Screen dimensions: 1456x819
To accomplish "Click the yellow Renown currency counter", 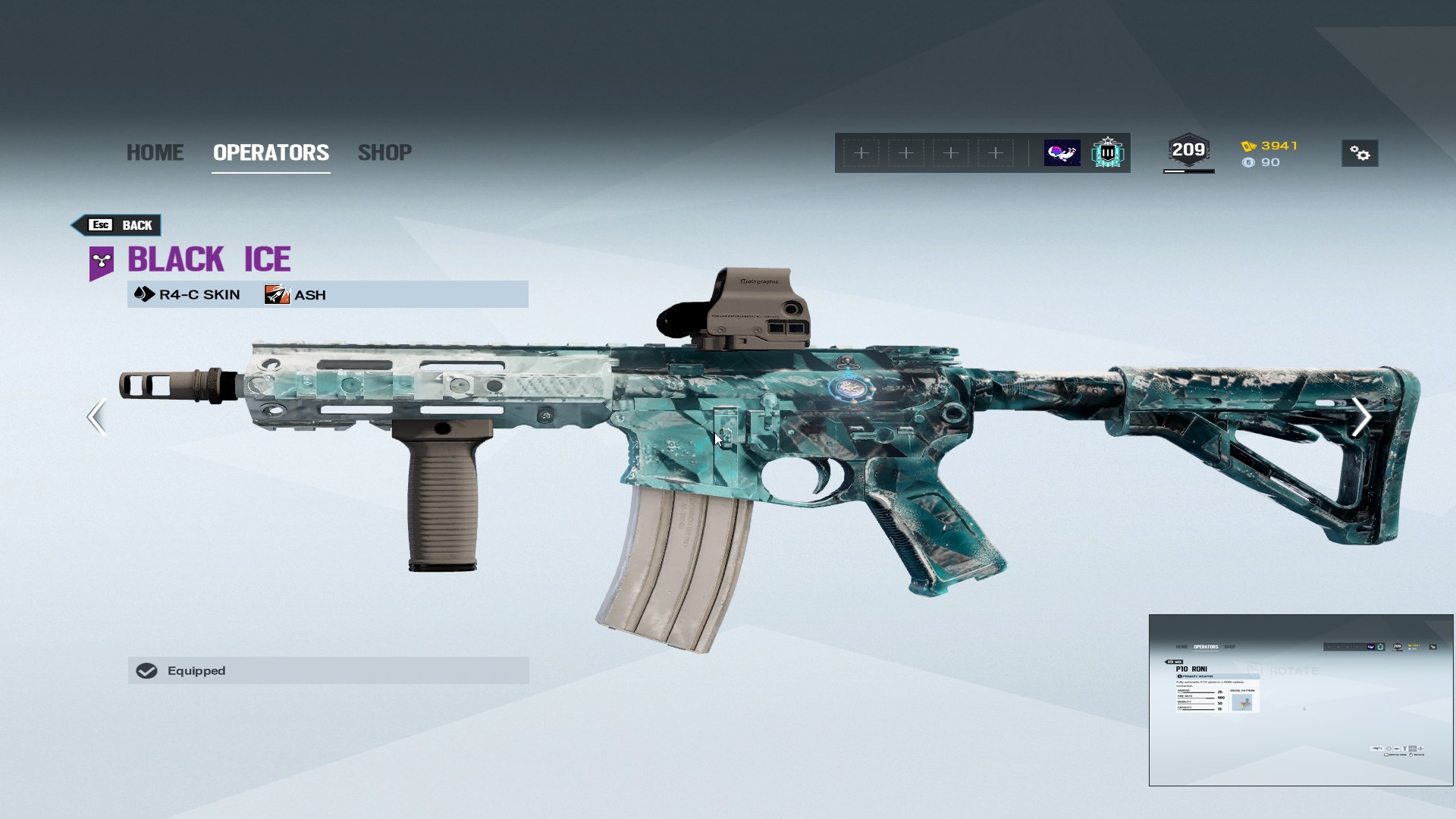I will pos(1270,146).
